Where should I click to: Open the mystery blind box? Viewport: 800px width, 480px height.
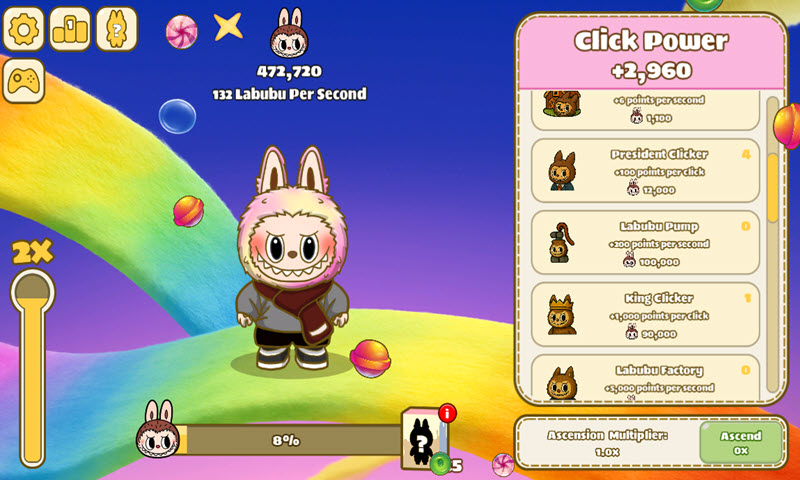424,438
